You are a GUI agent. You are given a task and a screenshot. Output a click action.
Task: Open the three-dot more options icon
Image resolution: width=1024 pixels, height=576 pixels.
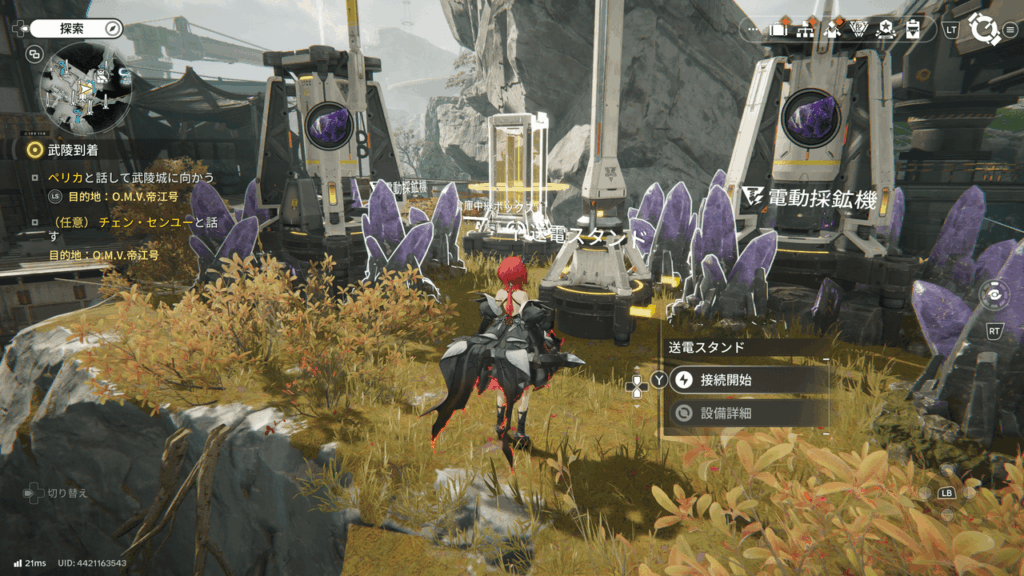click(x=755, y=30)
